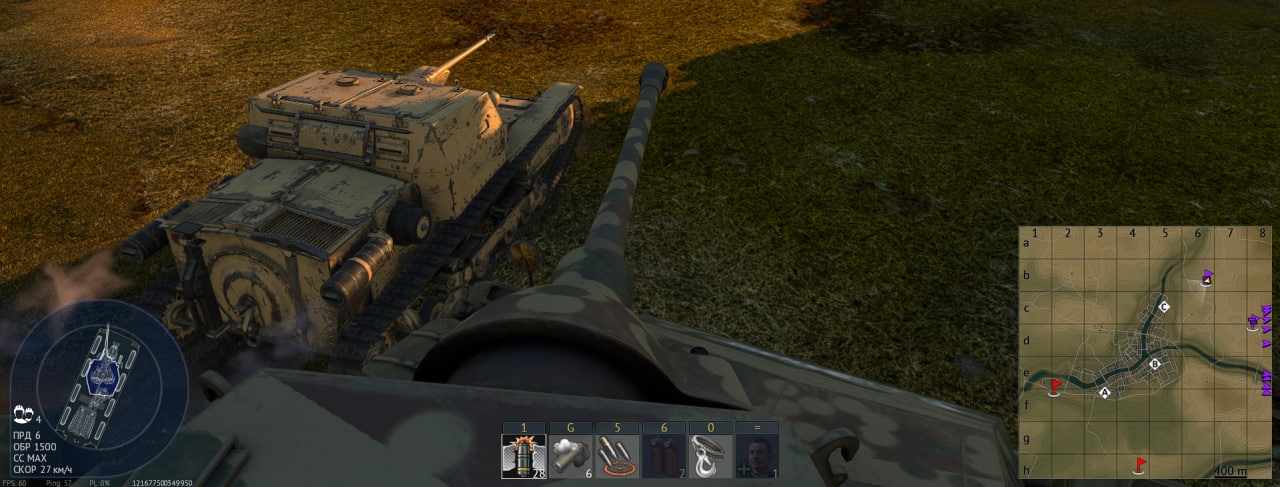This screenshot has height=487, width=1280.
Task: Click capture point B on minimap
Action: [1155, 364]
